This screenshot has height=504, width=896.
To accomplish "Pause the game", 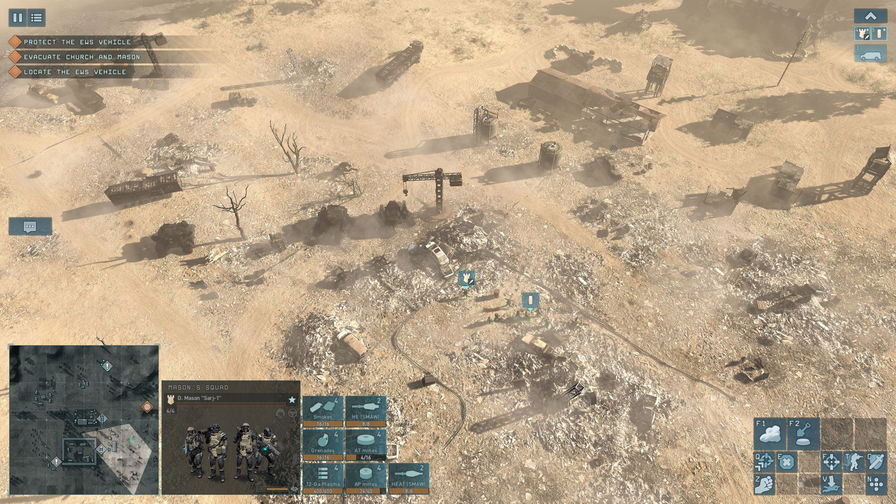I will coord(17,17).
